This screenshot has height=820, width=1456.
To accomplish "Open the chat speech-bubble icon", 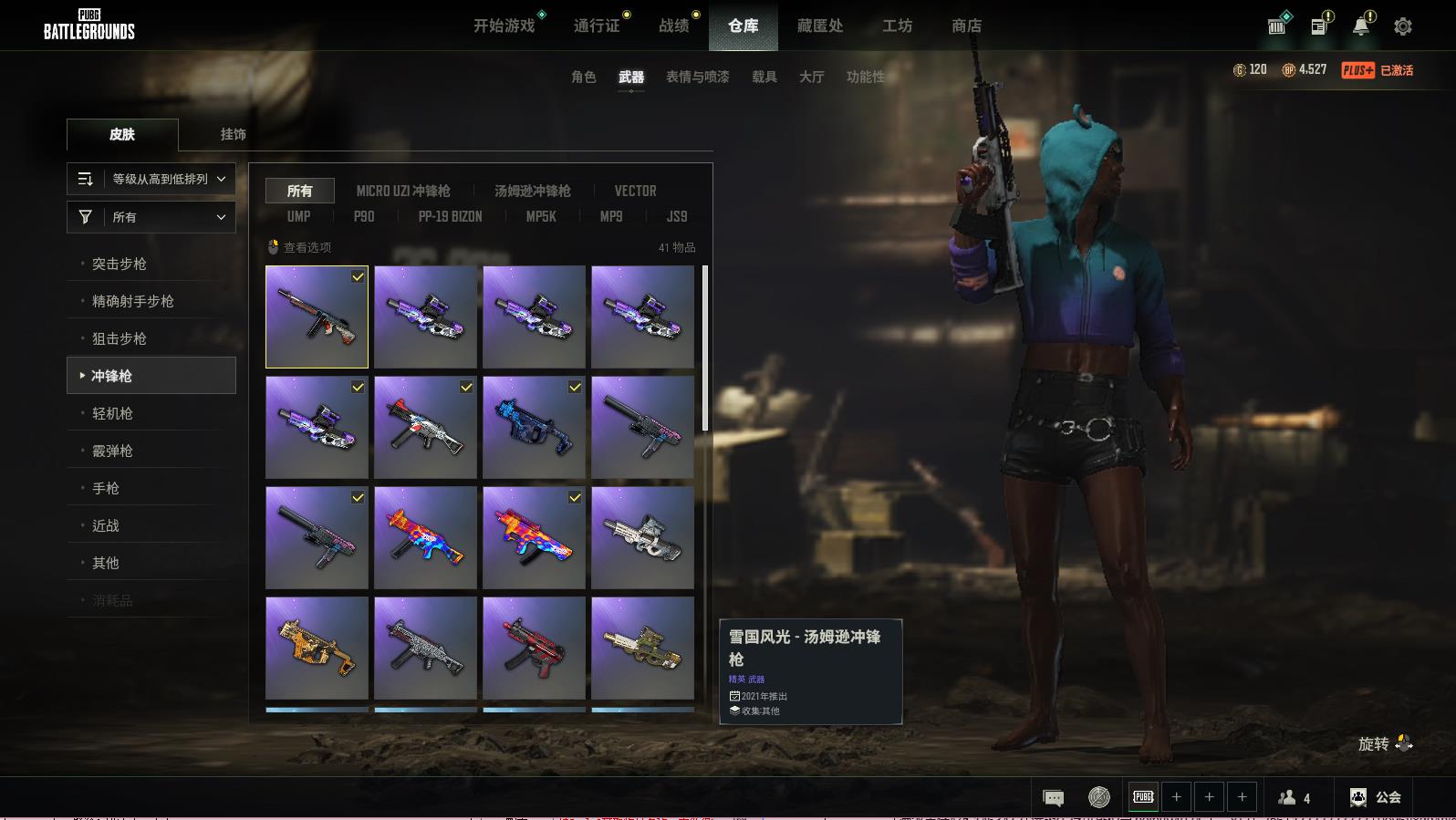I will [1053, 798].
